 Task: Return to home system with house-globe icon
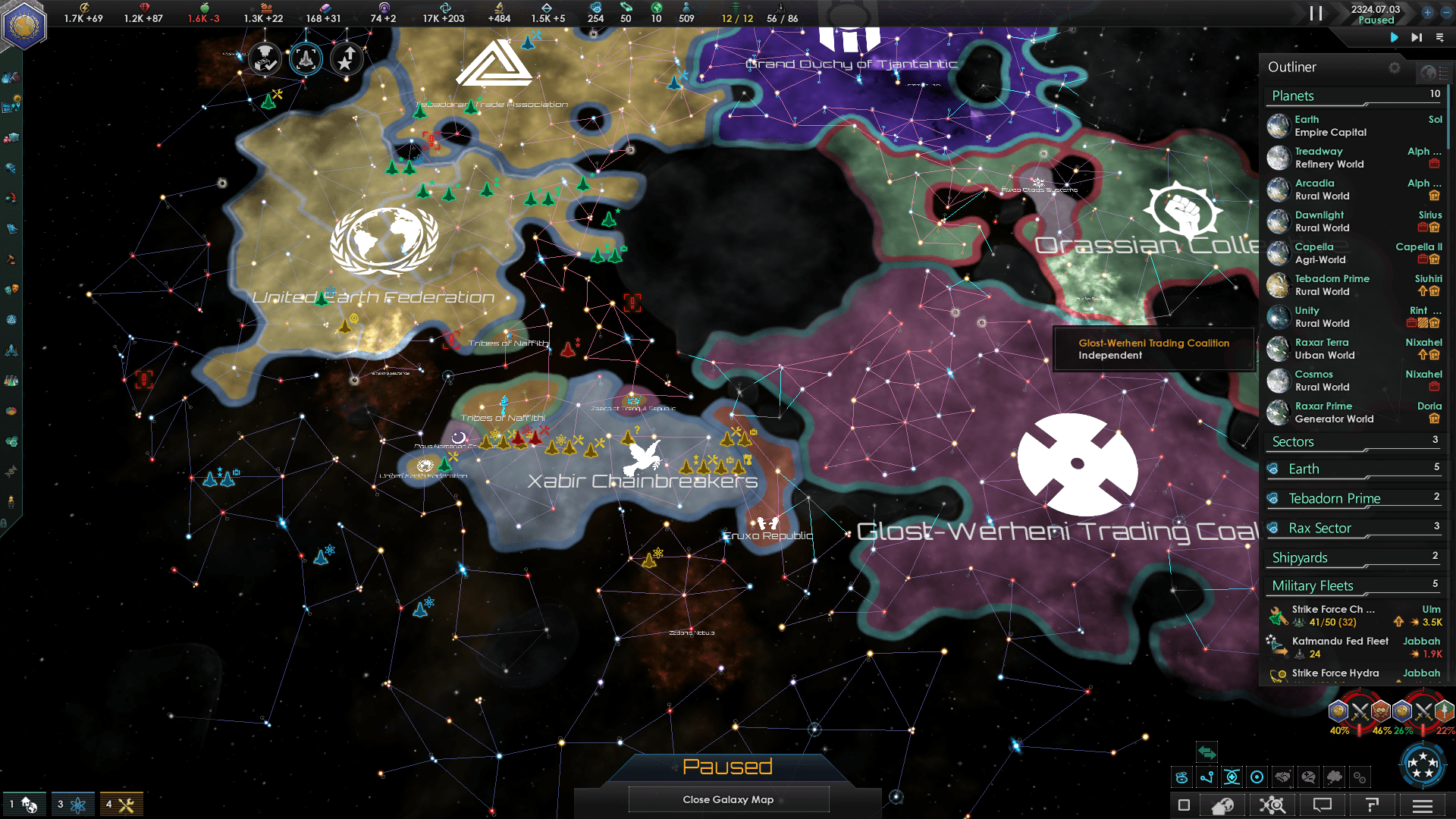pyautogui.click(x=1222, y=806)
